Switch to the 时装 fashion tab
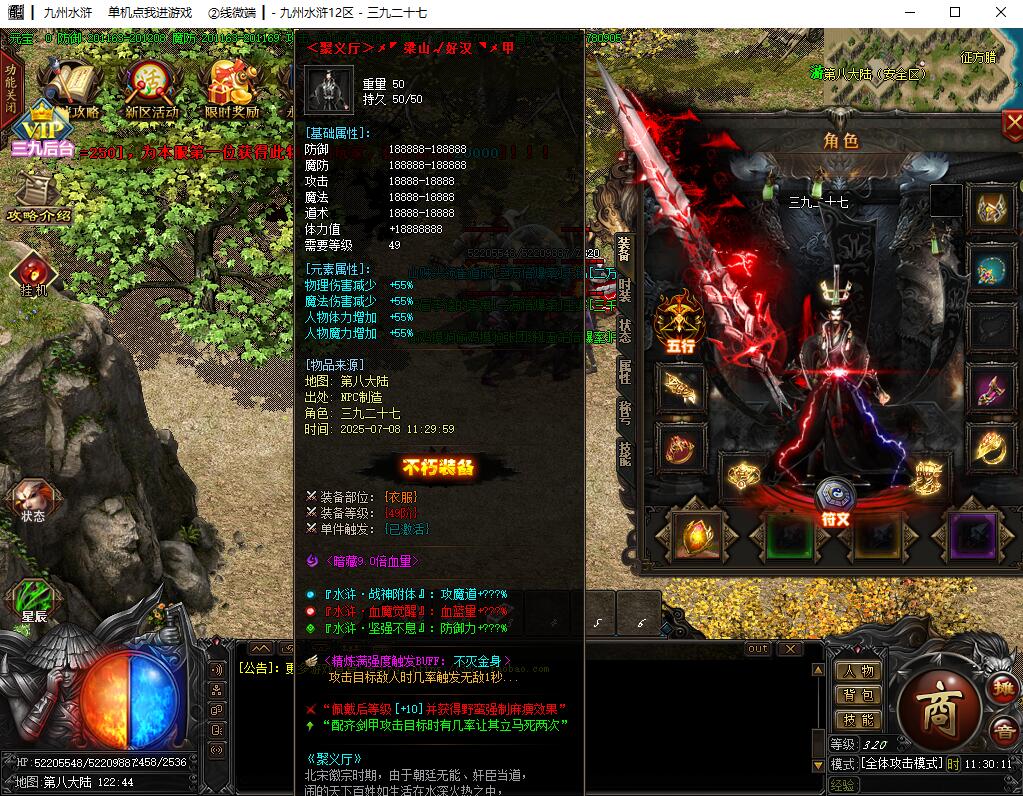Image resolution: width=1023 pixels, height=796 pixels. coord(624,290)
